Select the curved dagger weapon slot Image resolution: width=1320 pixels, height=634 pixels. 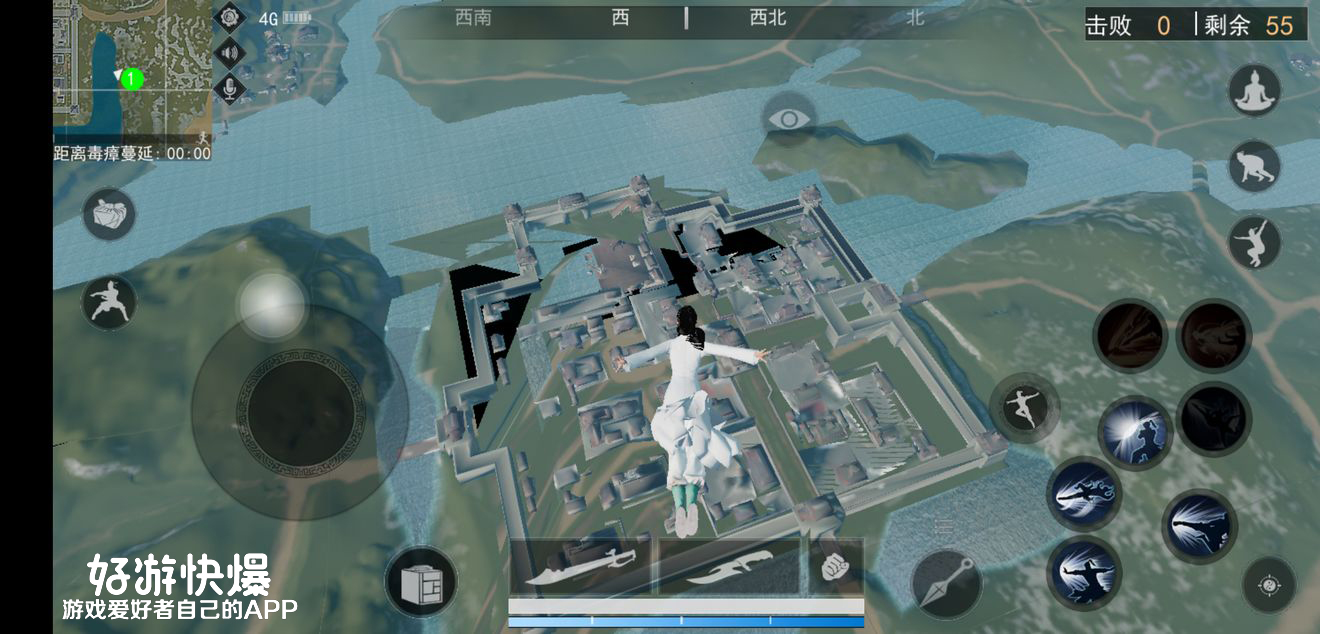pos(728,567)
